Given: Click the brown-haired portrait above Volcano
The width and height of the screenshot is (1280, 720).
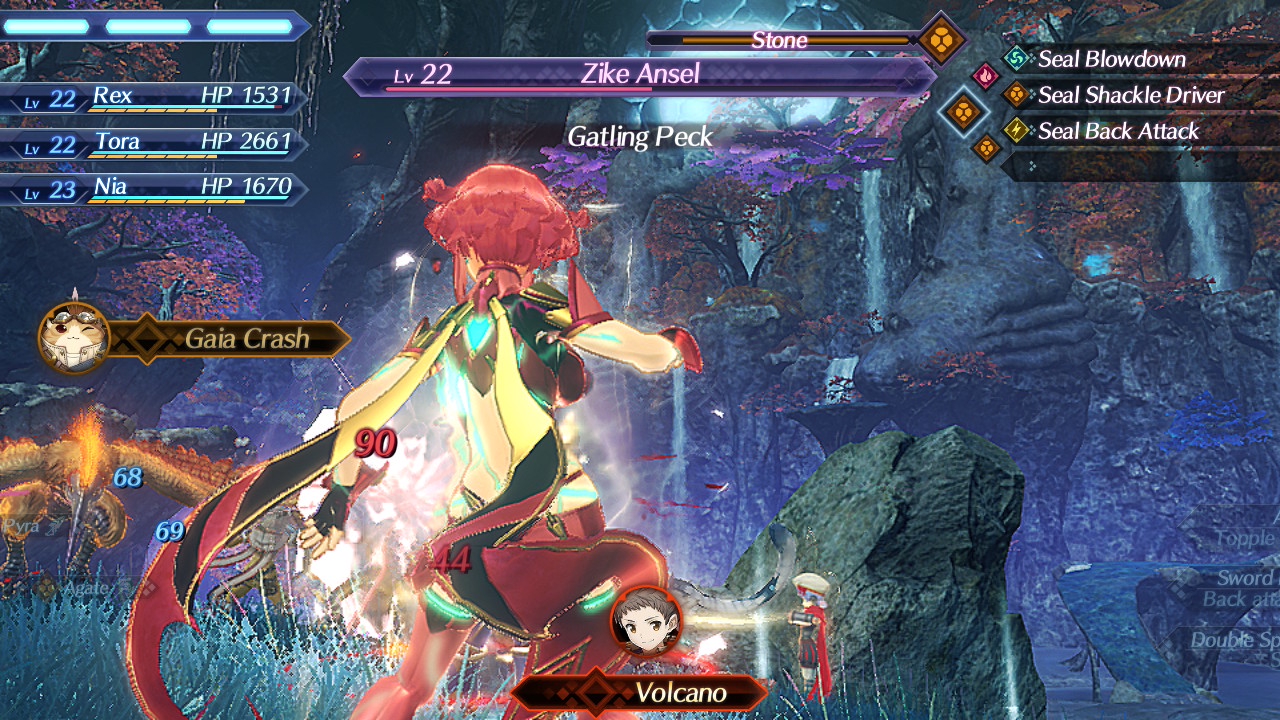Looking at the screenshot, I should [x=646, y=621].
